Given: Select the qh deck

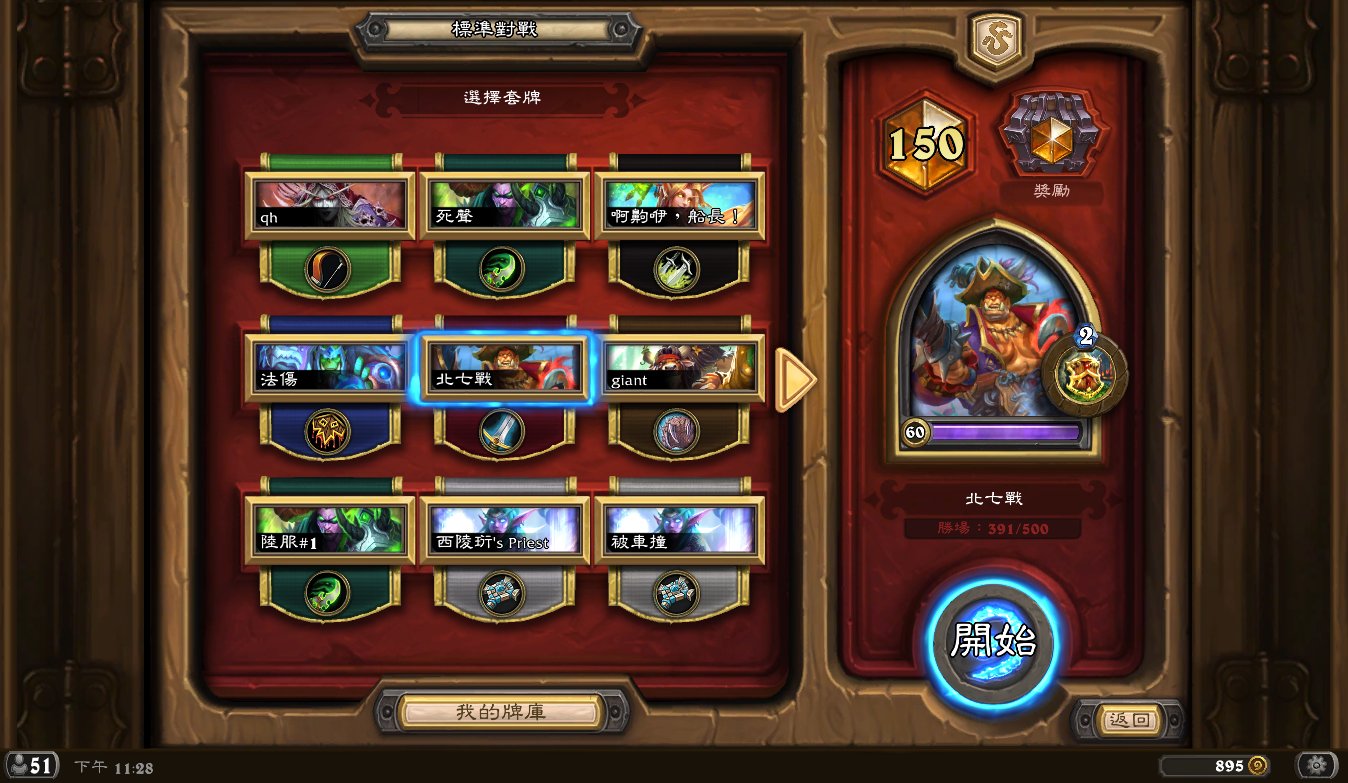Looking at the screenshot, I should click(x=330, y=205).
